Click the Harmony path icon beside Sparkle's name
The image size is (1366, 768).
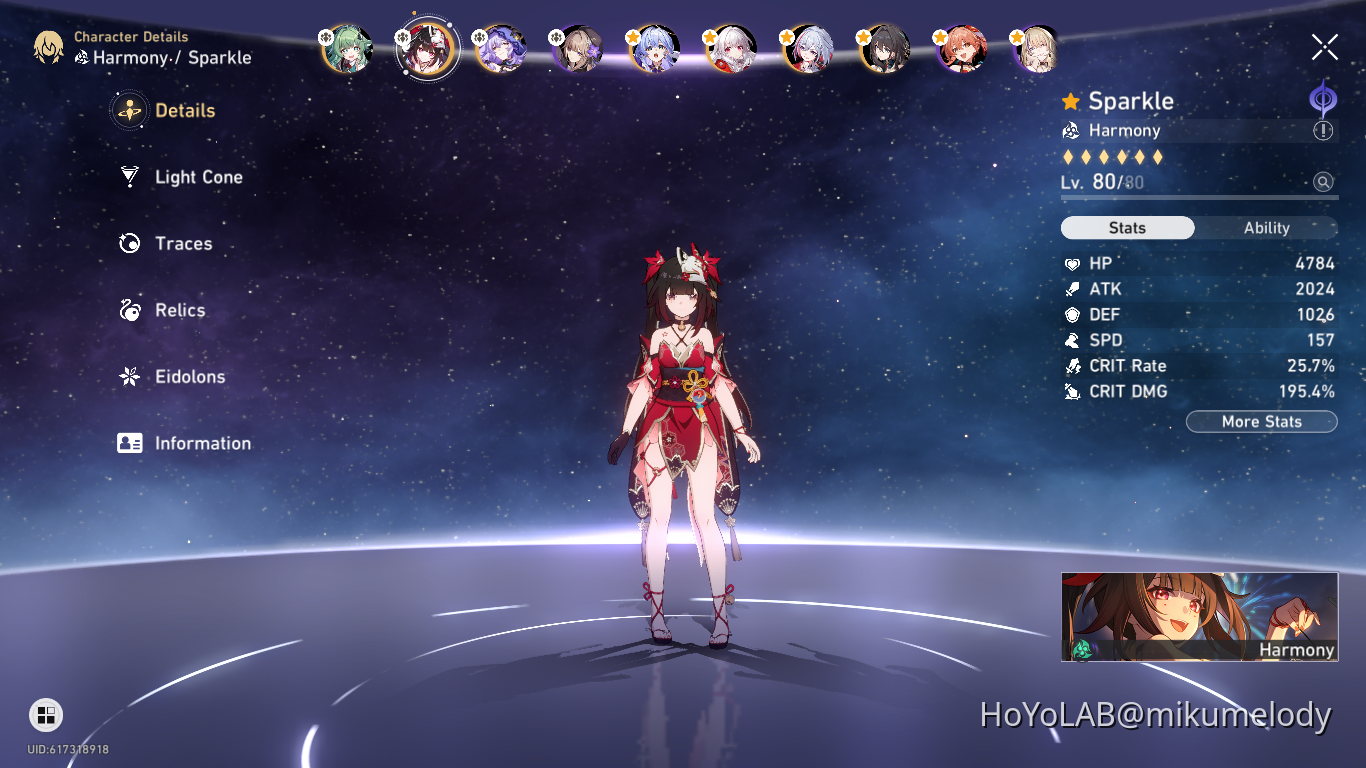(x=1070, y=130)
